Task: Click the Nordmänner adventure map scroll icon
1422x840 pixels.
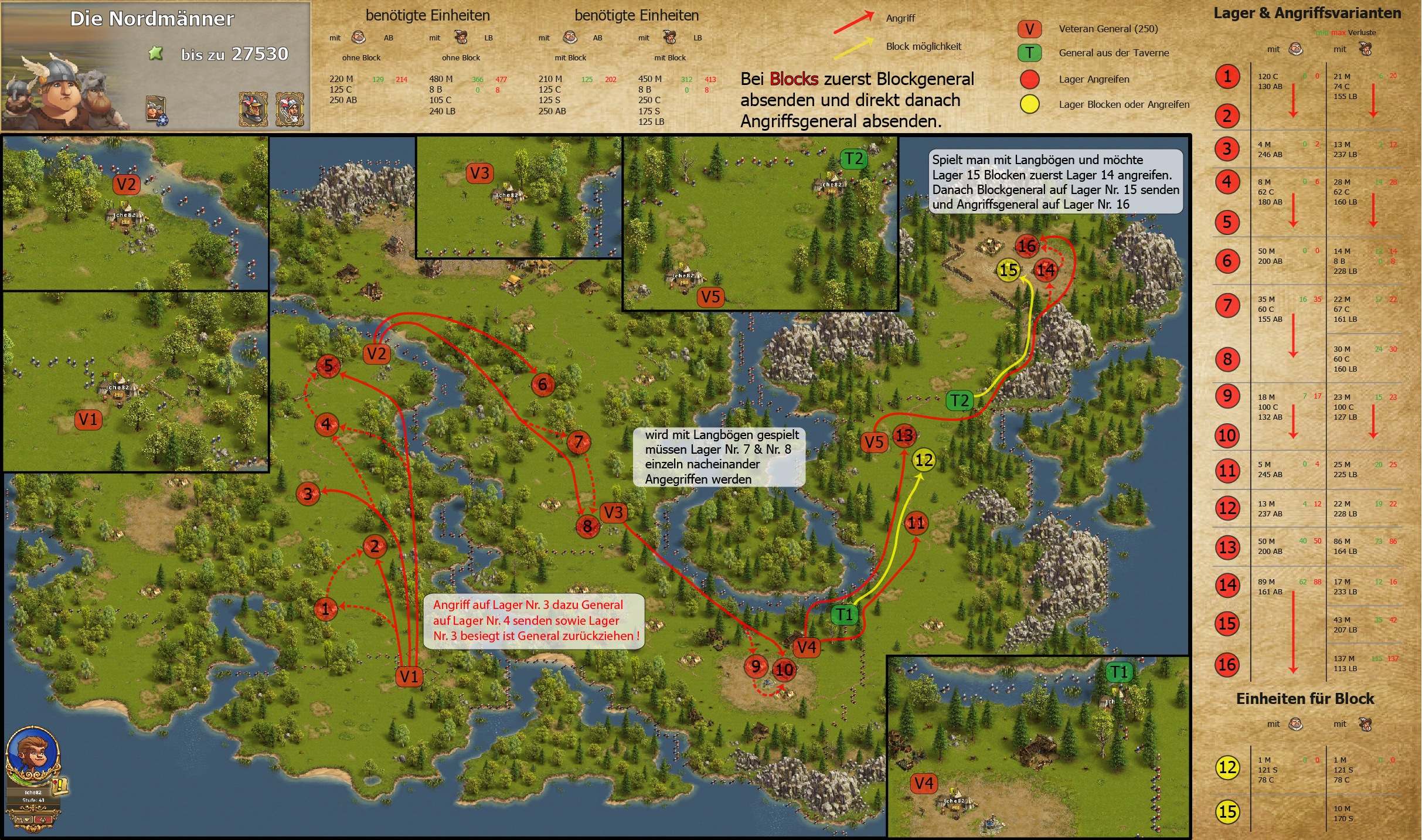Action: pos(156,110)
